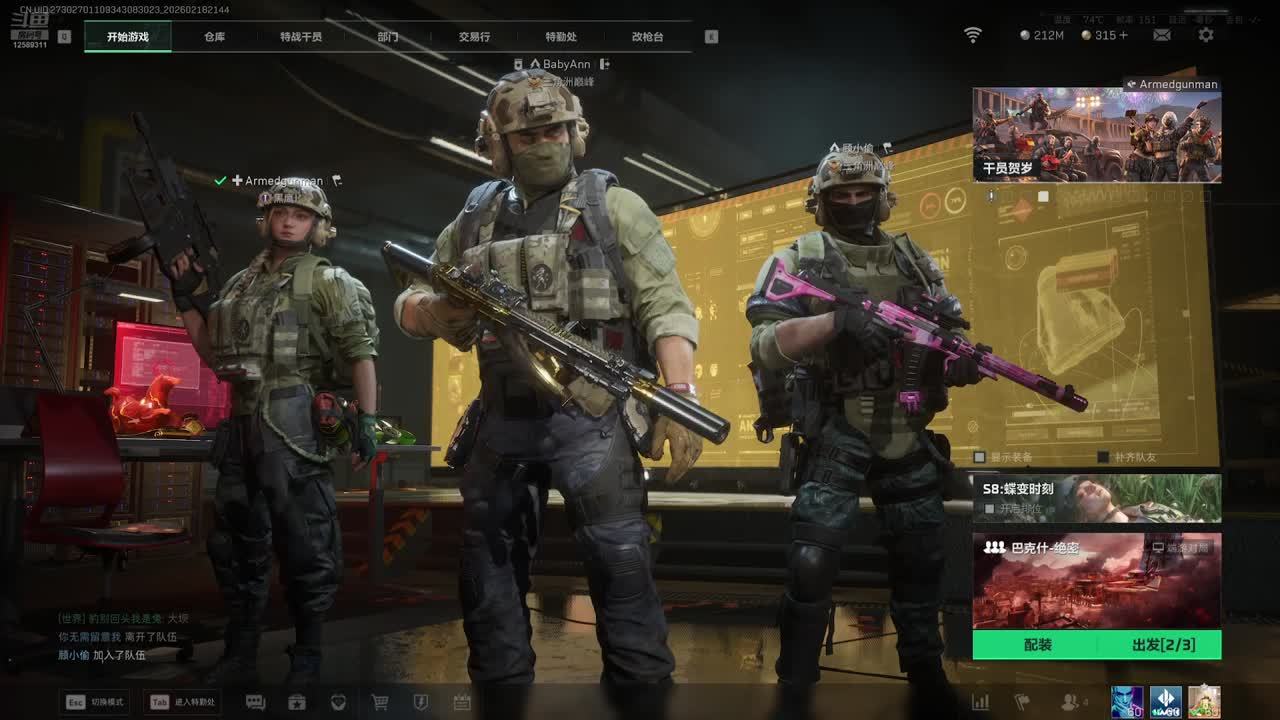Viewport: 1280px width, 720px height.
Task: Toggle the 显示装备 checkbox
Action: point(980,457)
